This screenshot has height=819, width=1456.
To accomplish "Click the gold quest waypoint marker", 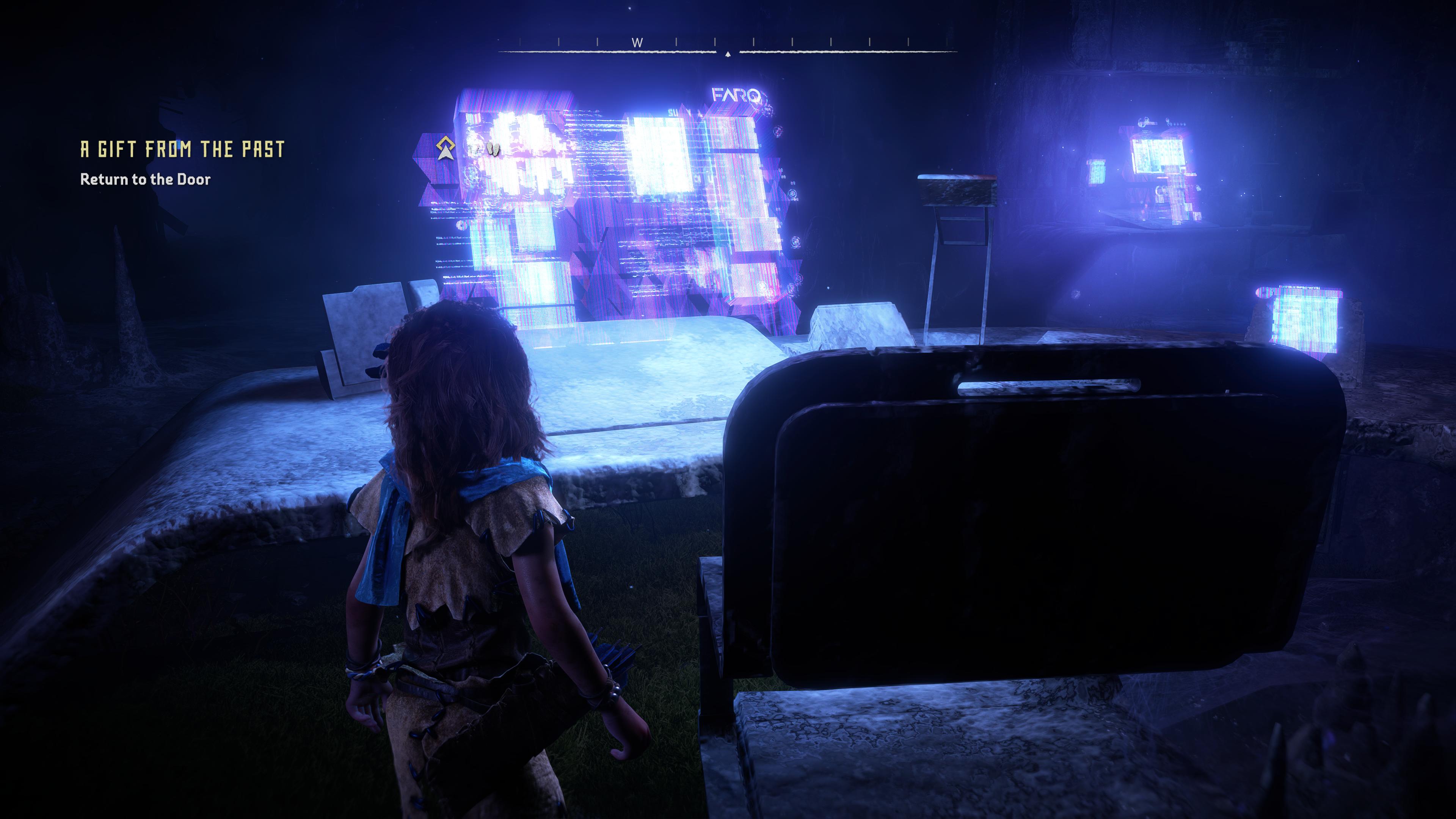I will pyautogui.click(x=446, y=148).
